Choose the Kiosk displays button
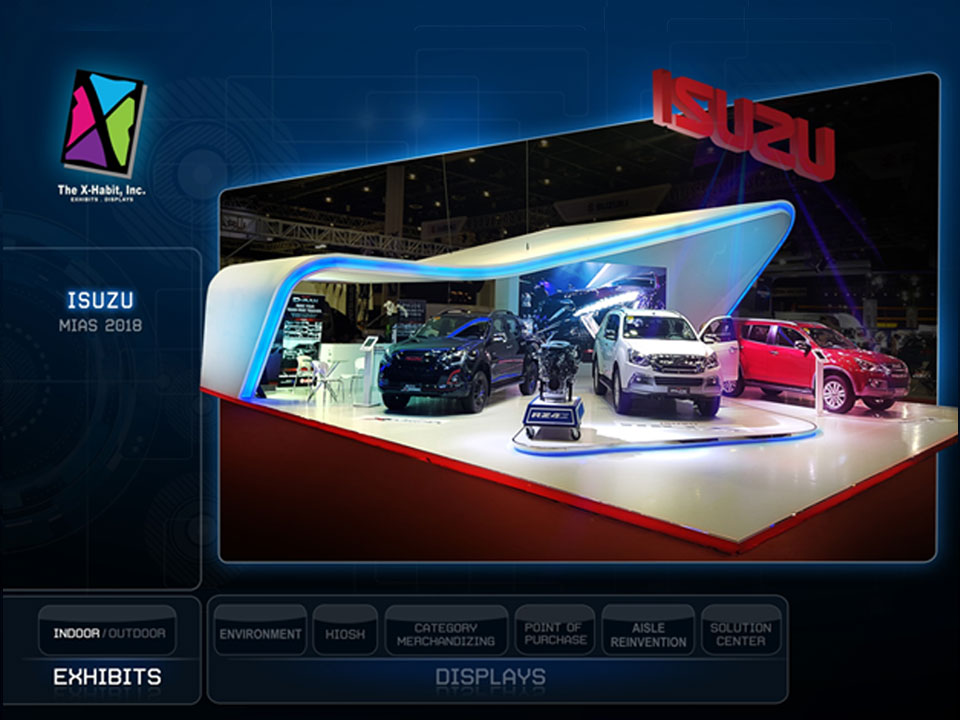The width and height of the screenshot is (960, 720). tap(345, 633)
